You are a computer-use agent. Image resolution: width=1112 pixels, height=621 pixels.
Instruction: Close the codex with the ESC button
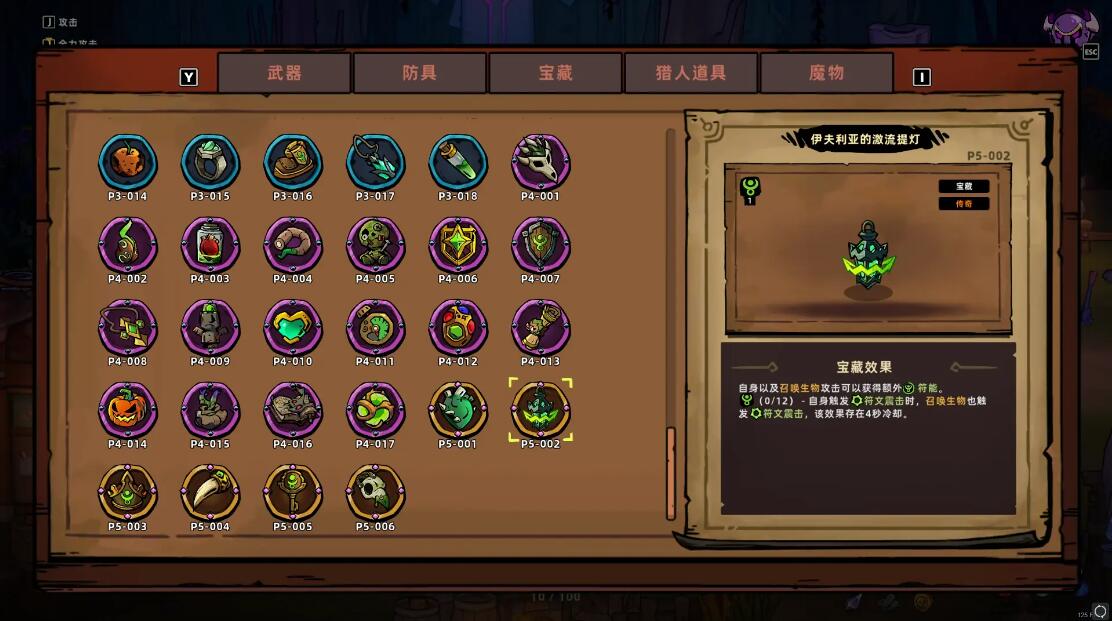click(1090, 52)
